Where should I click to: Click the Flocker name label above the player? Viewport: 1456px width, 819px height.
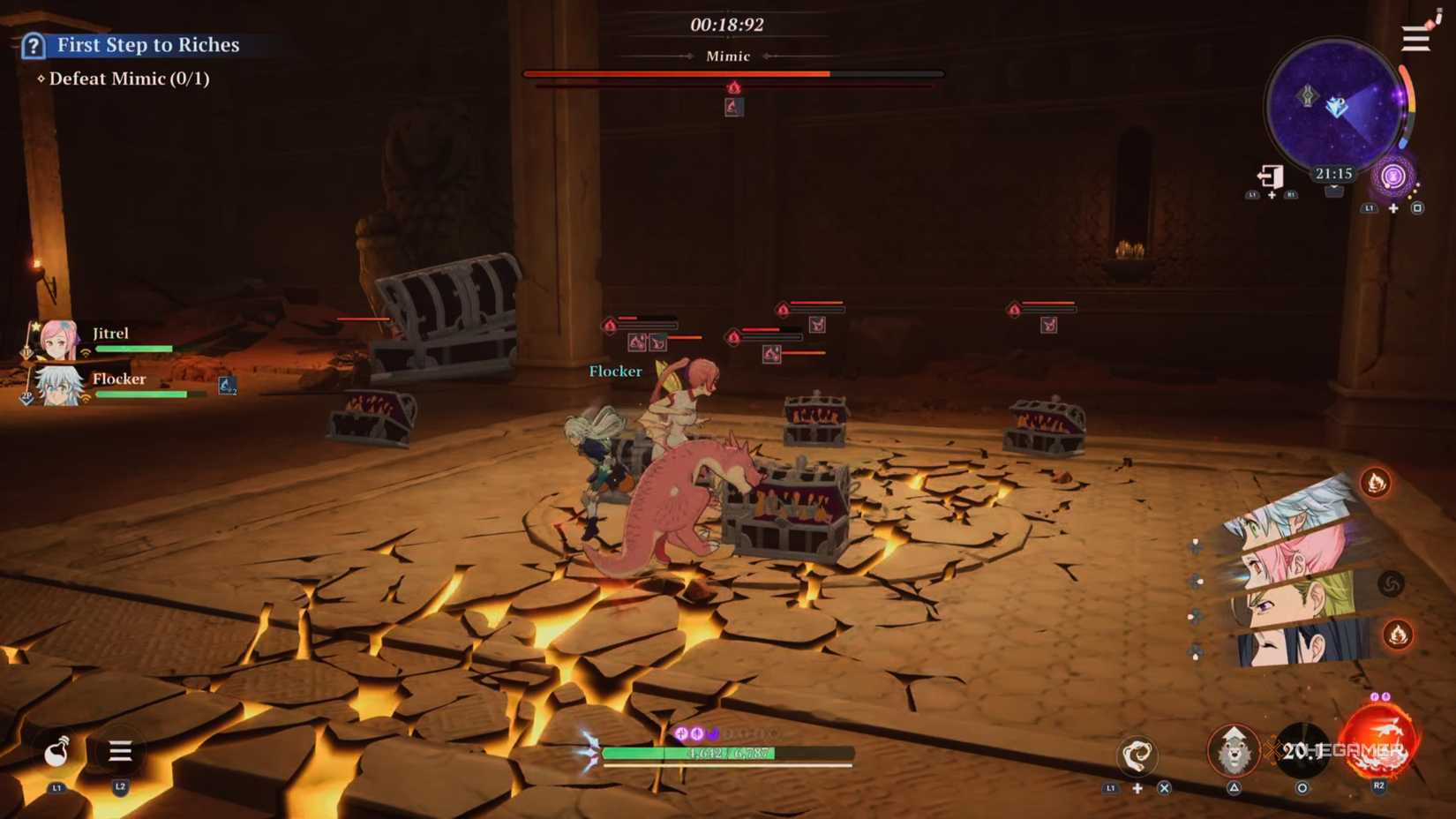click(615, 372)
